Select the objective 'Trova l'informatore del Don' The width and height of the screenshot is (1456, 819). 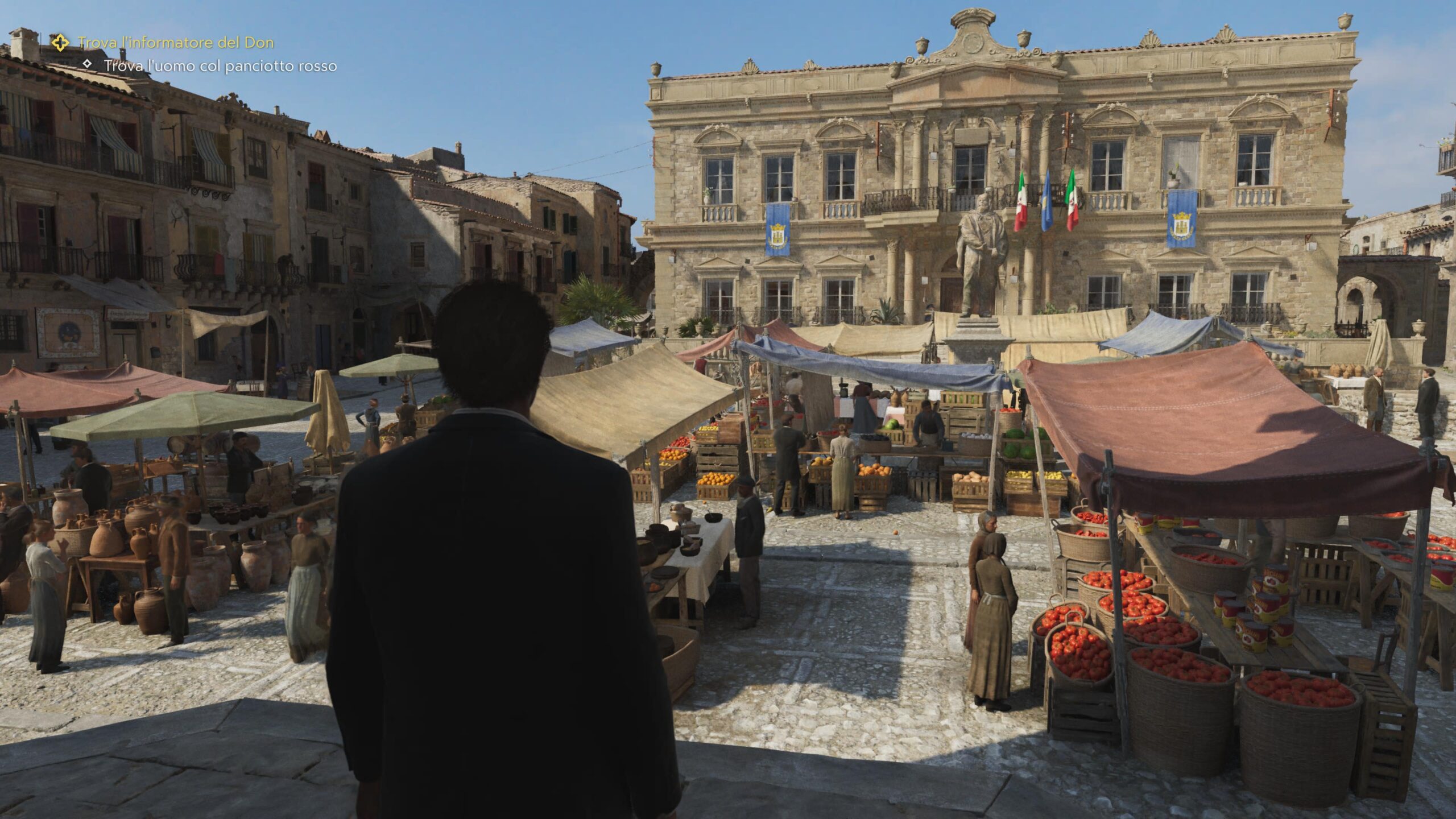coord(176,42)
